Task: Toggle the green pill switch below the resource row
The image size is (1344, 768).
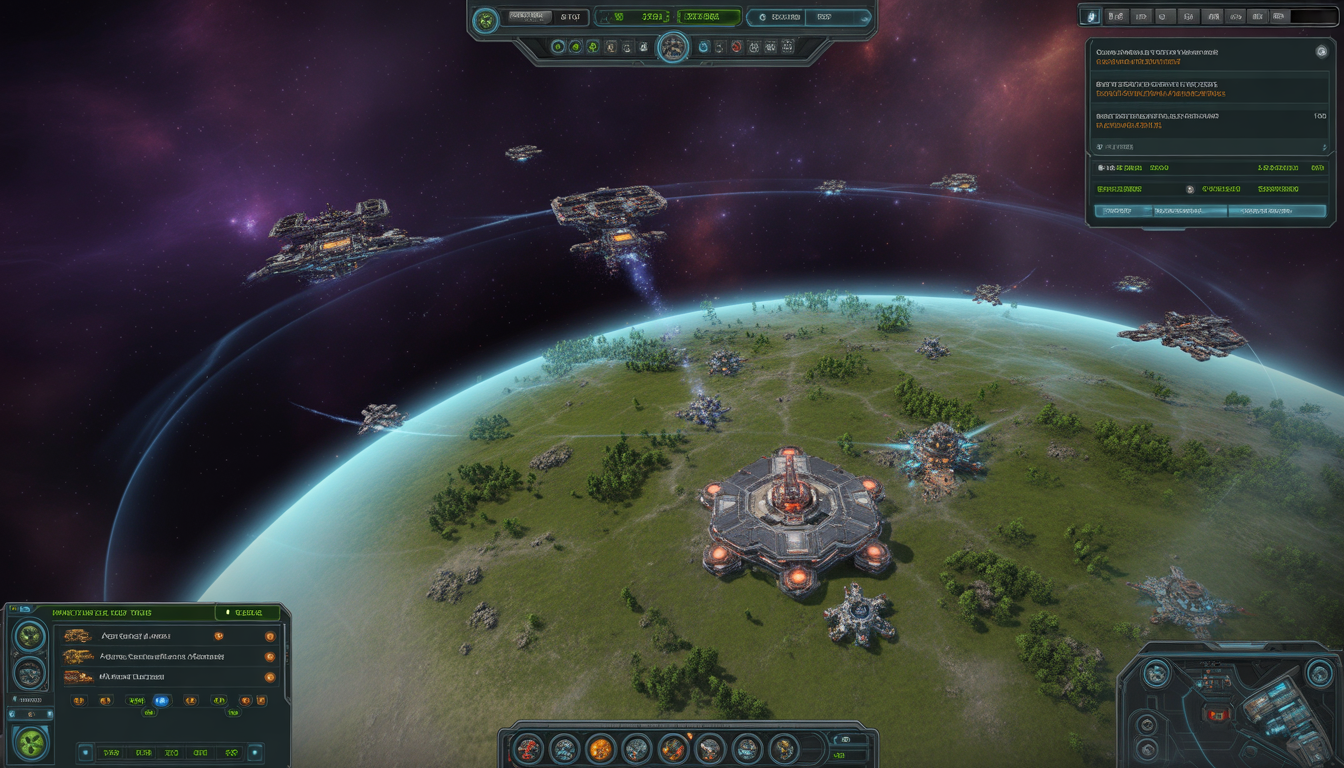Action: click(150, 711)
